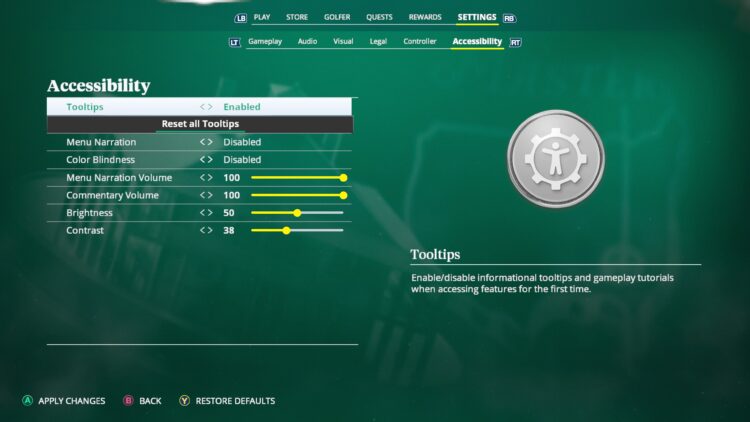
Task: Toggle the Tooltips Enabled option
Action: [241, 107]
